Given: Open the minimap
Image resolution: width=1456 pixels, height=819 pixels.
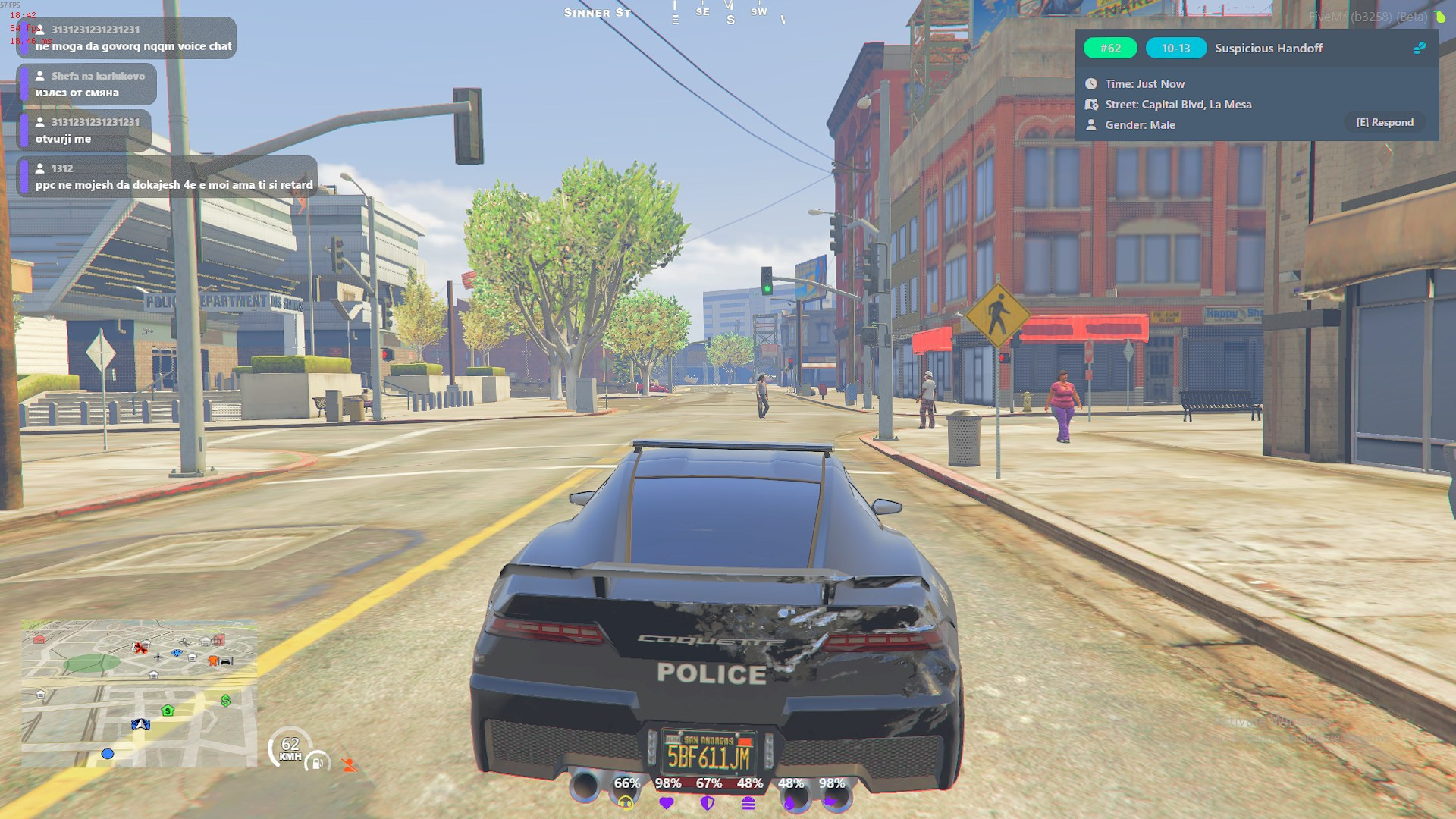Looking at the screenshot, I should [139, 693].
